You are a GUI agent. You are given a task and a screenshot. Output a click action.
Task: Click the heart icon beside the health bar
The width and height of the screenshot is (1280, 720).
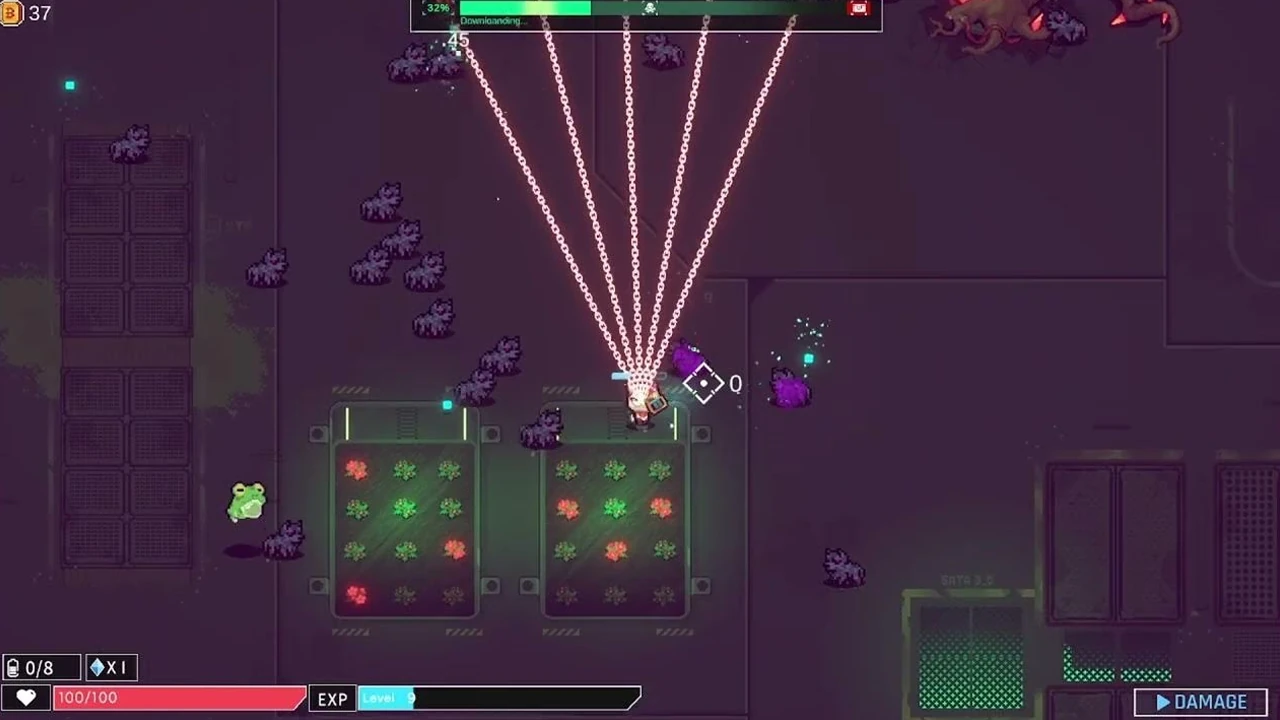(x=27, y=698)
